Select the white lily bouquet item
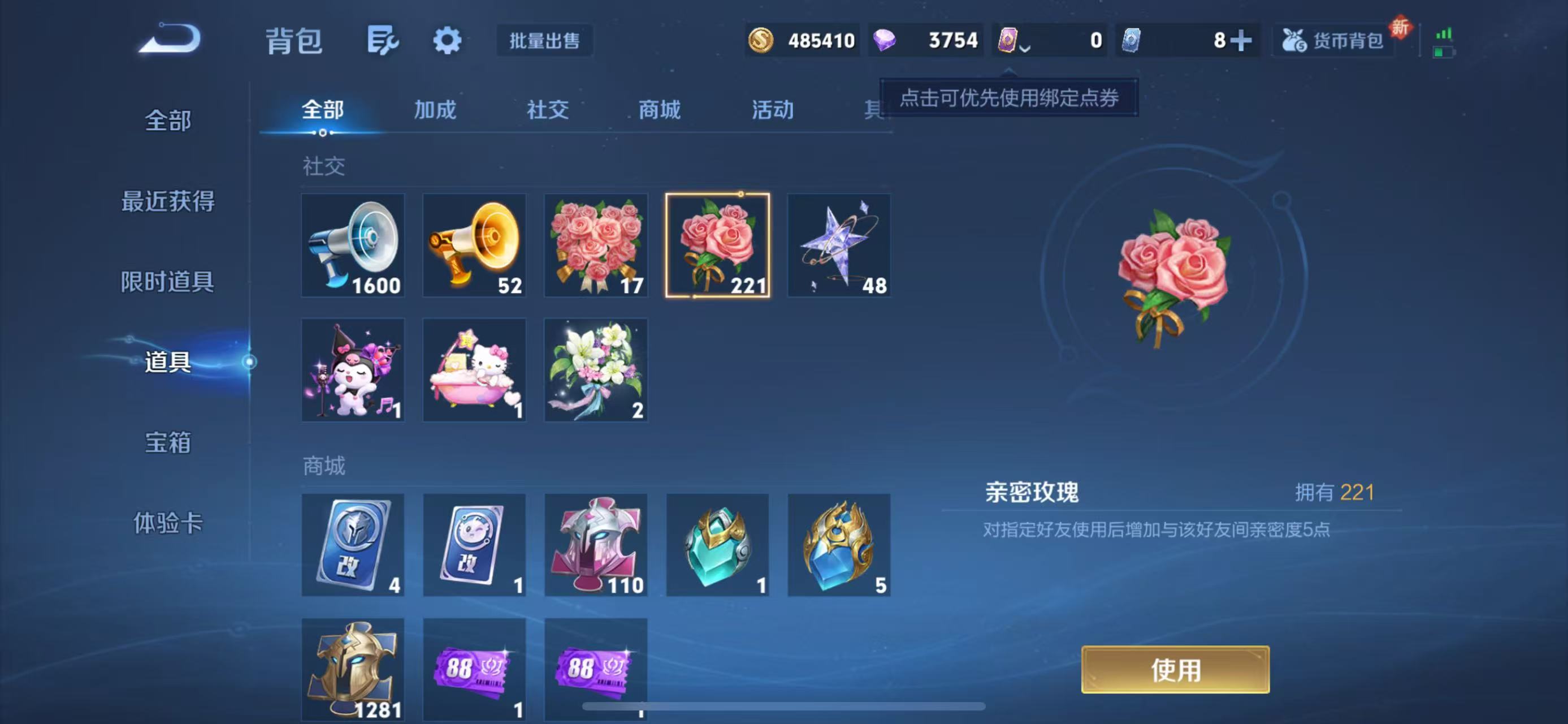Viewport: 1568px width, 724px height. click(x=595, y=370)
